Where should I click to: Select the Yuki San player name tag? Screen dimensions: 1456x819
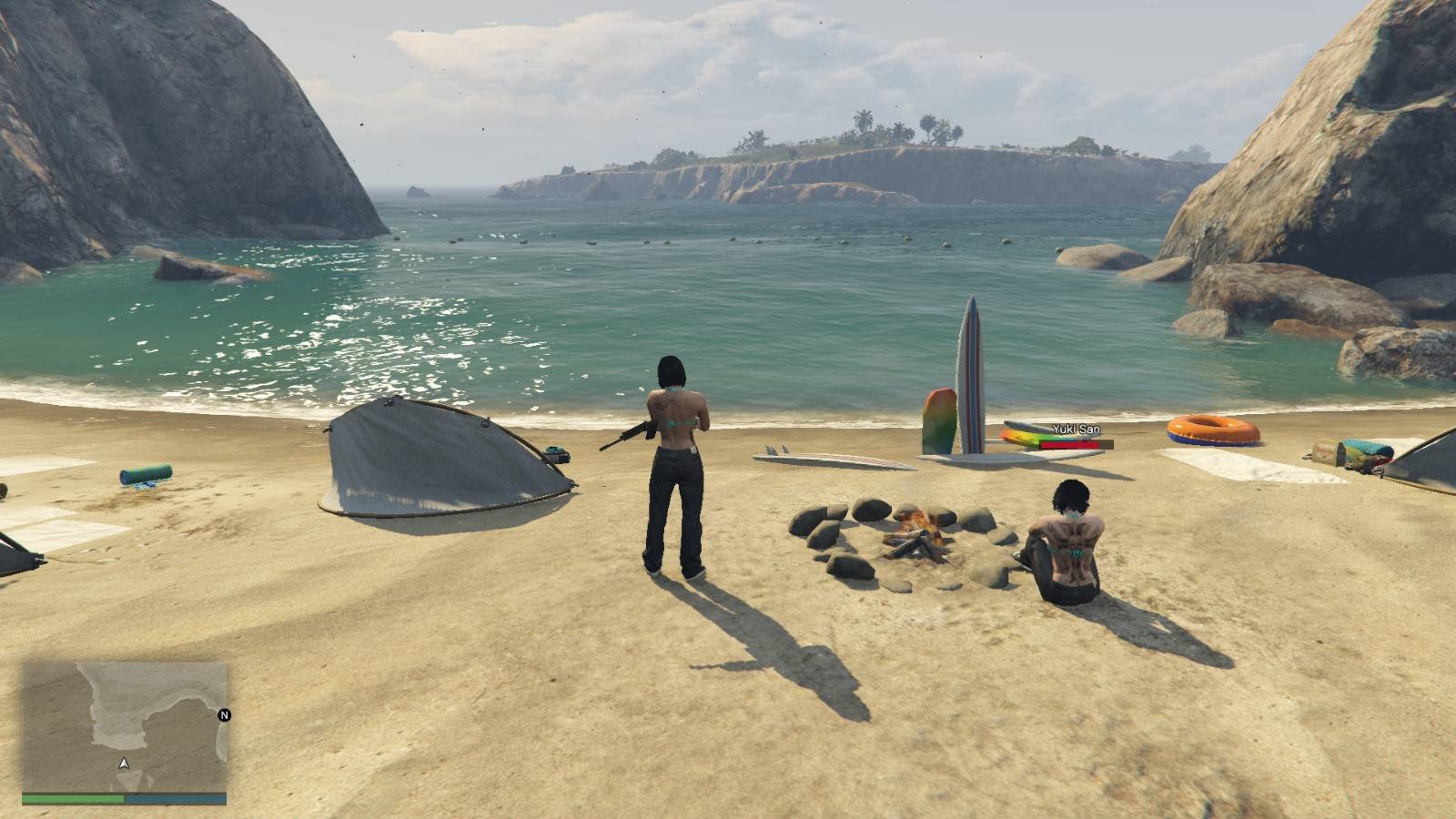1076,430
